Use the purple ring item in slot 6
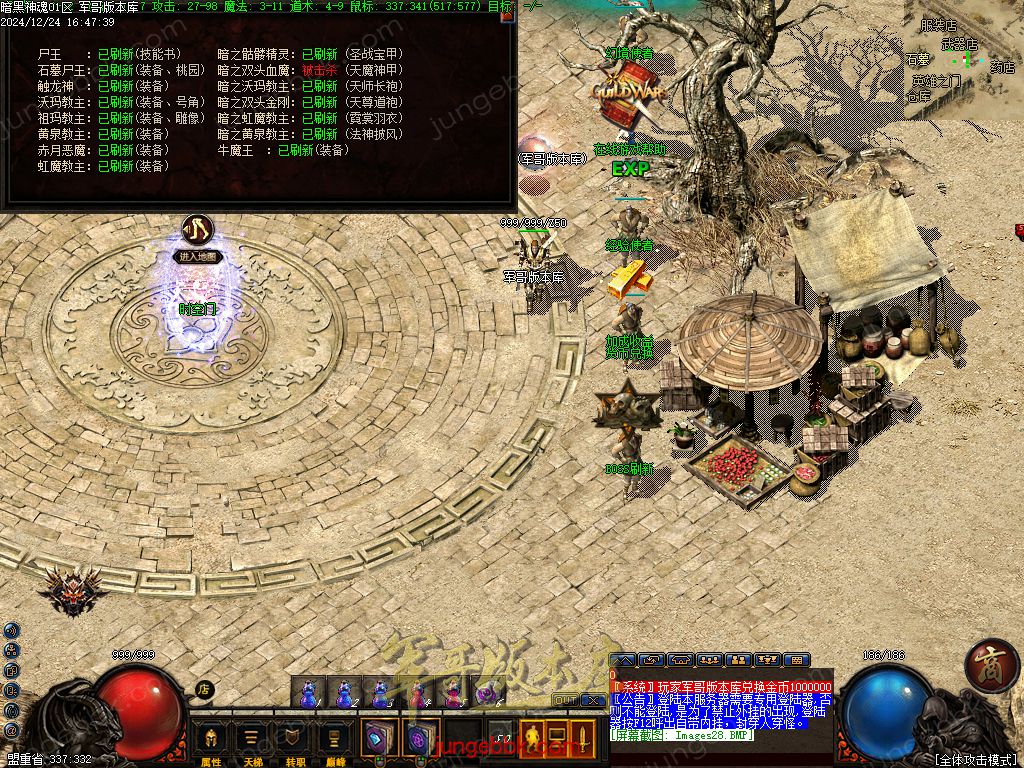Viewport: 1024px width, 768px height. pyautogui.click(x=488, y=692)
